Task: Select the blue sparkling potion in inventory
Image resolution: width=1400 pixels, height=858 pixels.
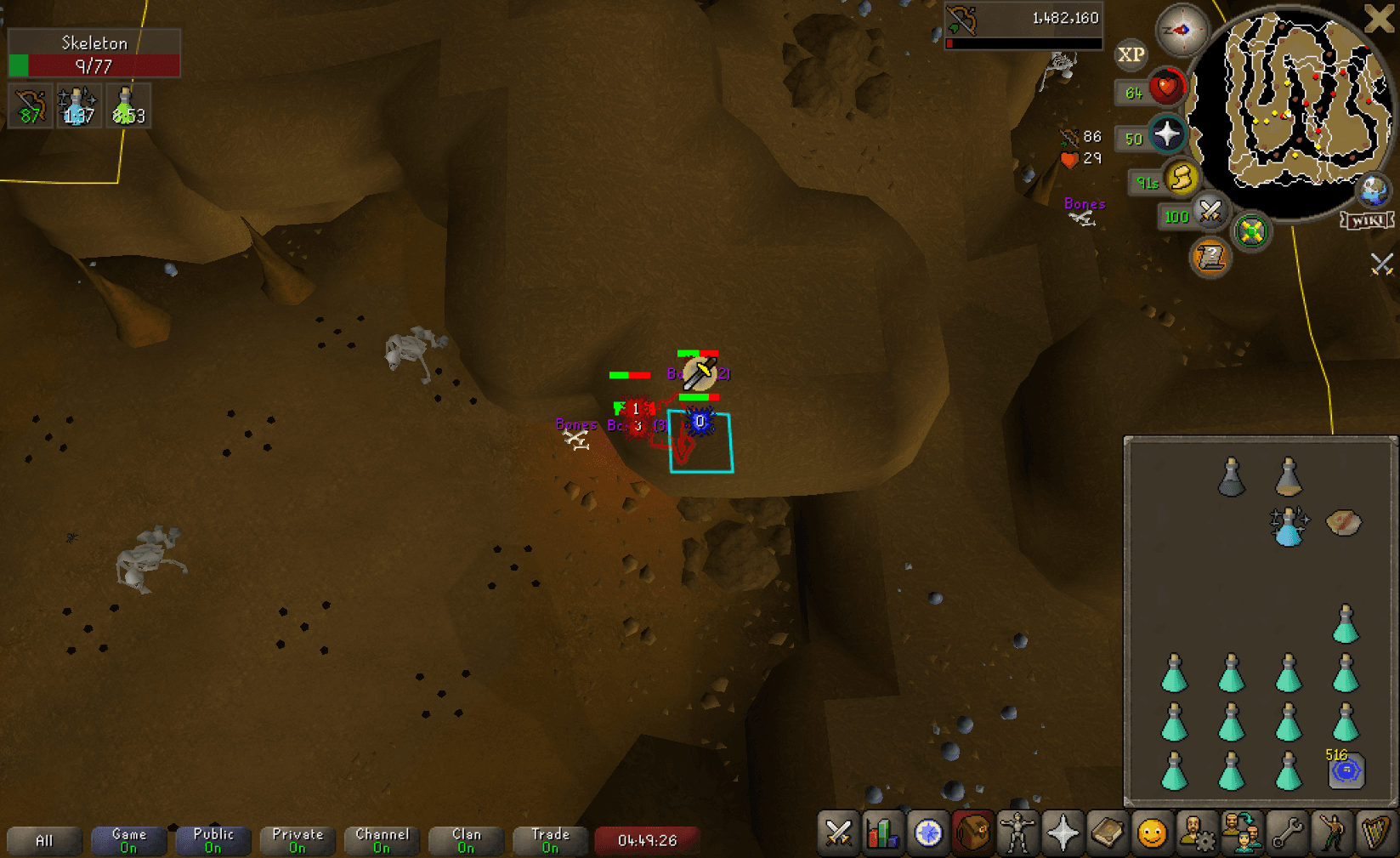Action: (x=1288, y=524)
